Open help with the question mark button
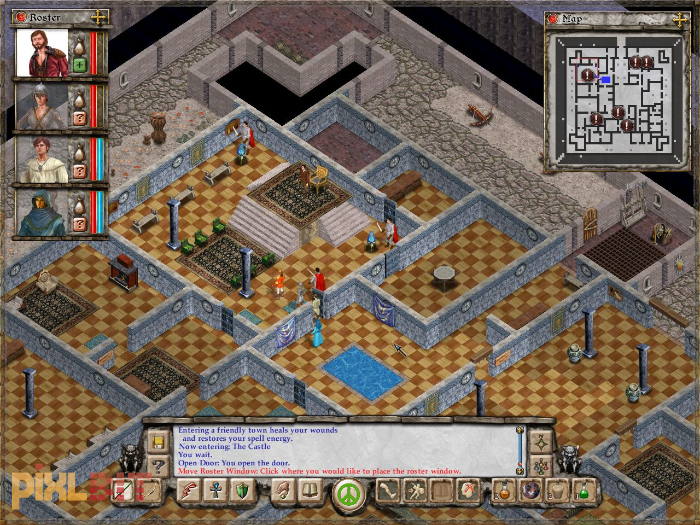Viewport: 700px width, 525px height. (157, 464)
